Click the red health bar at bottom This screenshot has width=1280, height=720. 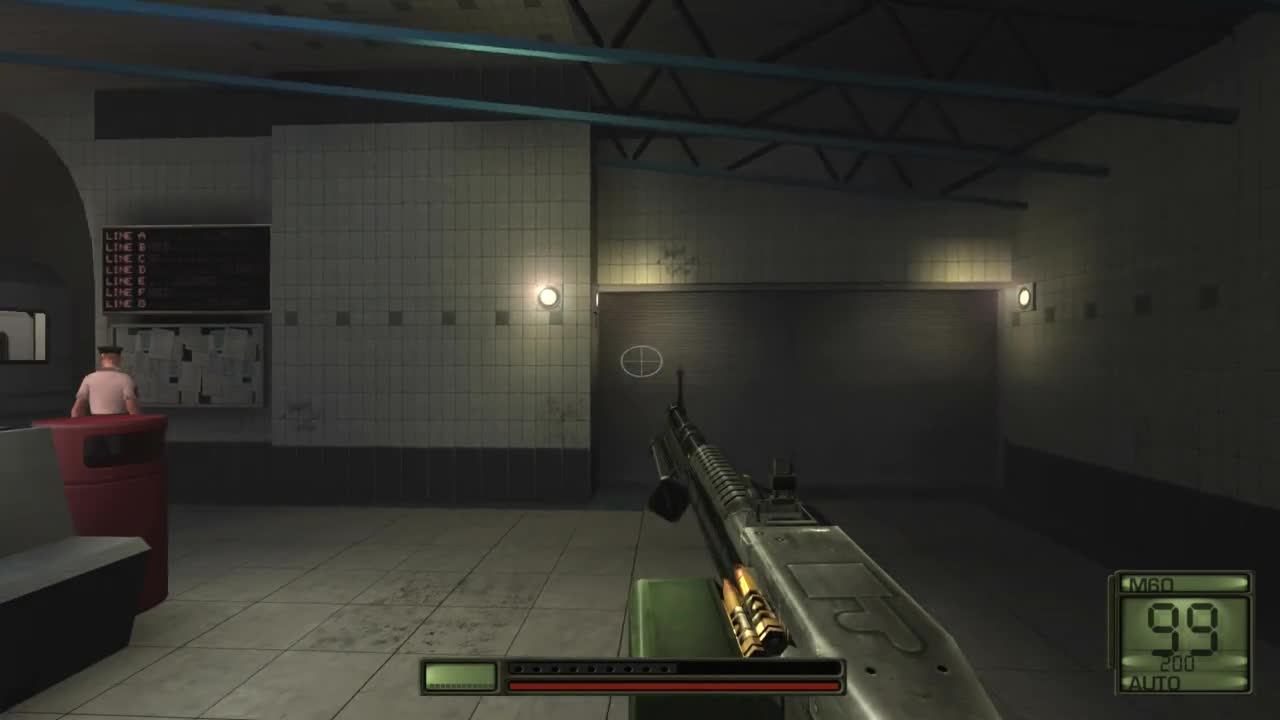[x=672, y=686]
